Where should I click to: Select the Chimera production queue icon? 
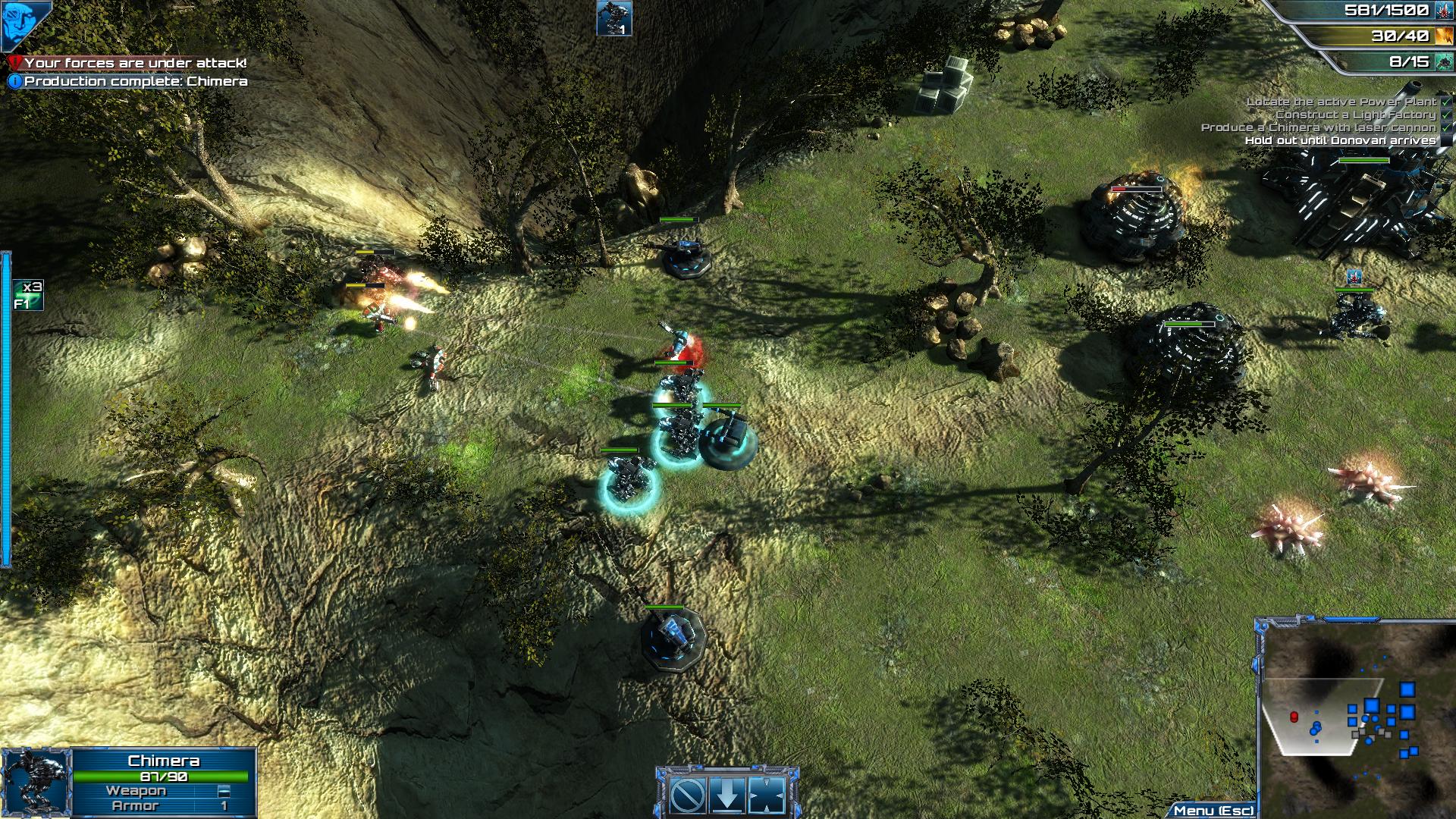coord(613,18)
